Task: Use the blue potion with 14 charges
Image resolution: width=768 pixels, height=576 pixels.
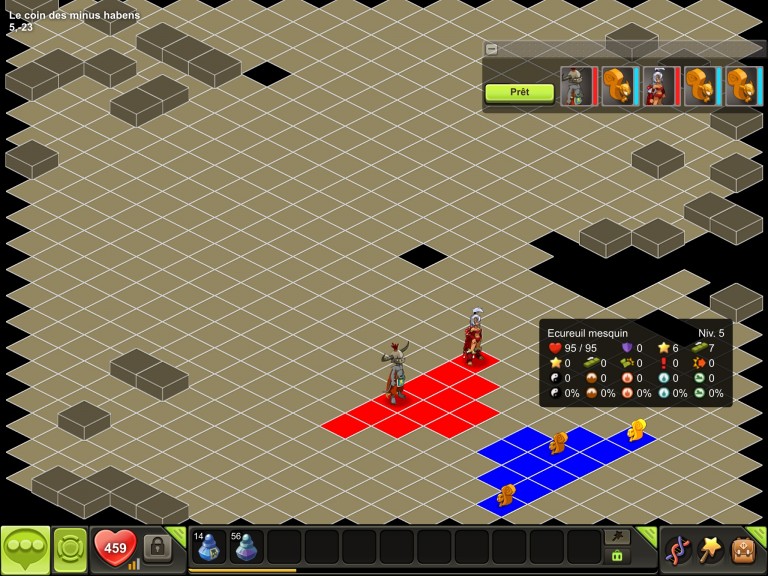Action: tap(209, 547)
